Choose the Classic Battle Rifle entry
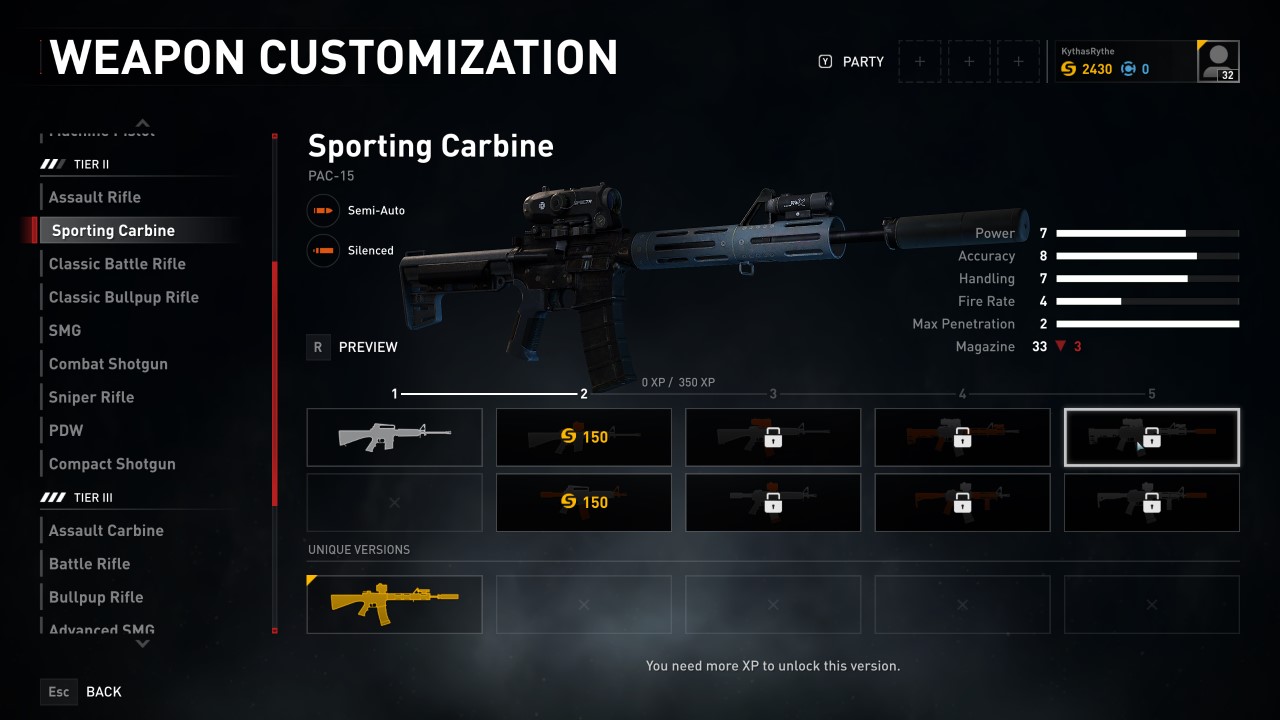The height and width of the screenshot is (720, 1280). pyautogui.click(x=117, y=264)
